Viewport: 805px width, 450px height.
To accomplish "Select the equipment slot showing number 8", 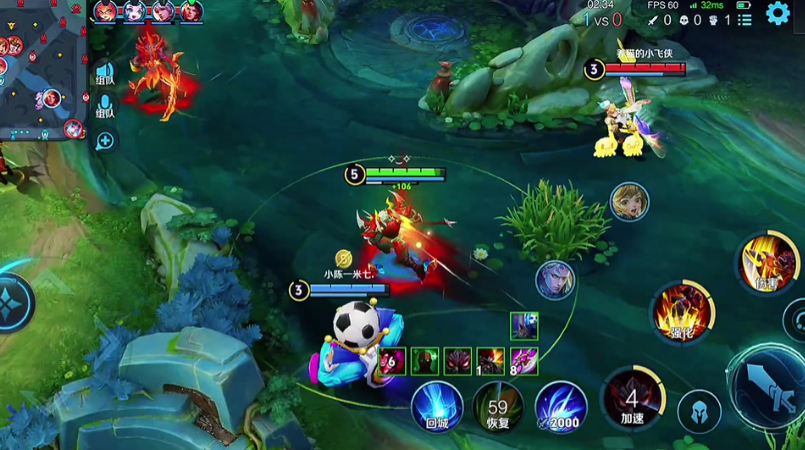I will [x=524, y=361].
